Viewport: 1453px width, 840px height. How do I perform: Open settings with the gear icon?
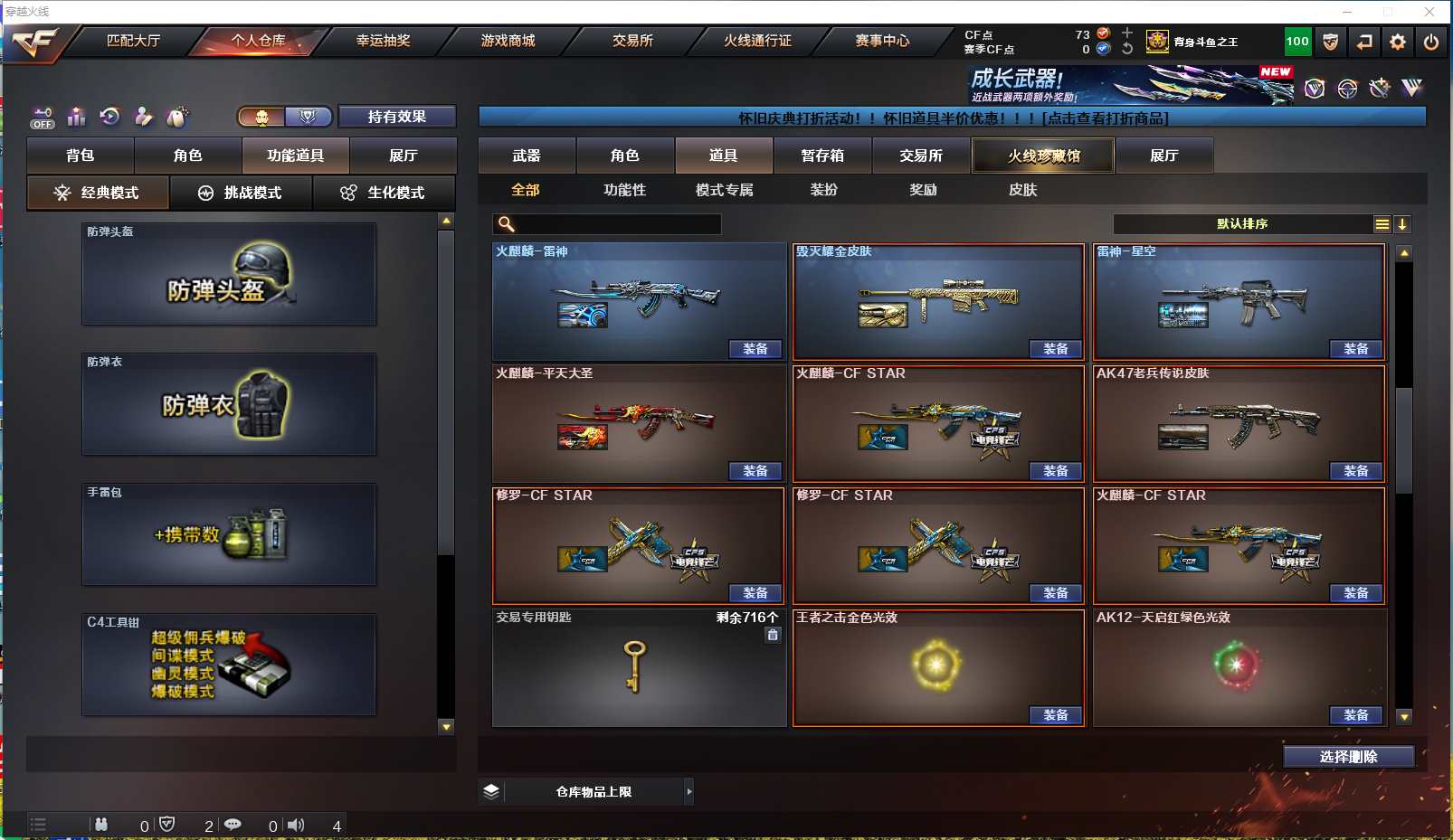[1398, 42]
